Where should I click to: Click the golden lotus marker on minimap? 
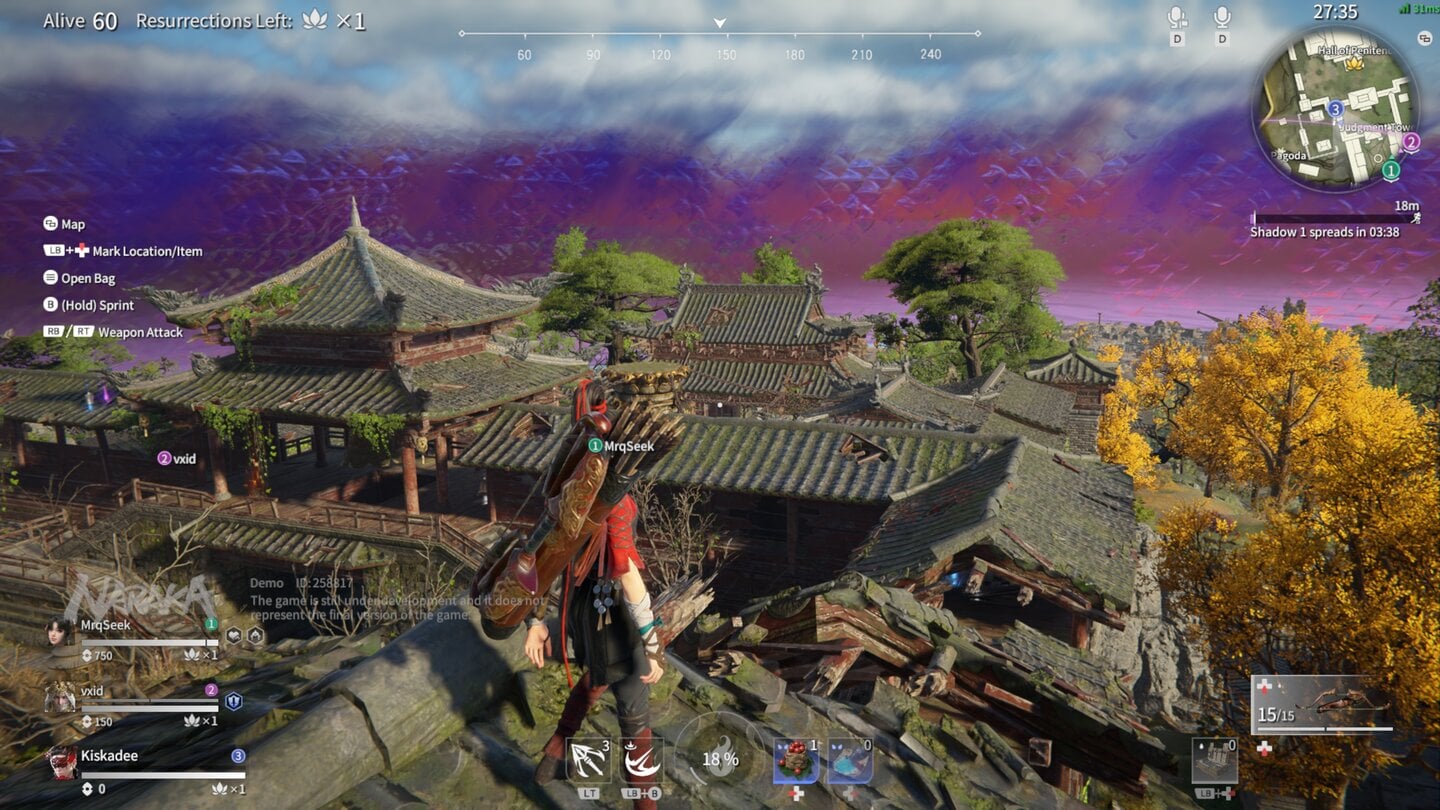[1354, 63]
